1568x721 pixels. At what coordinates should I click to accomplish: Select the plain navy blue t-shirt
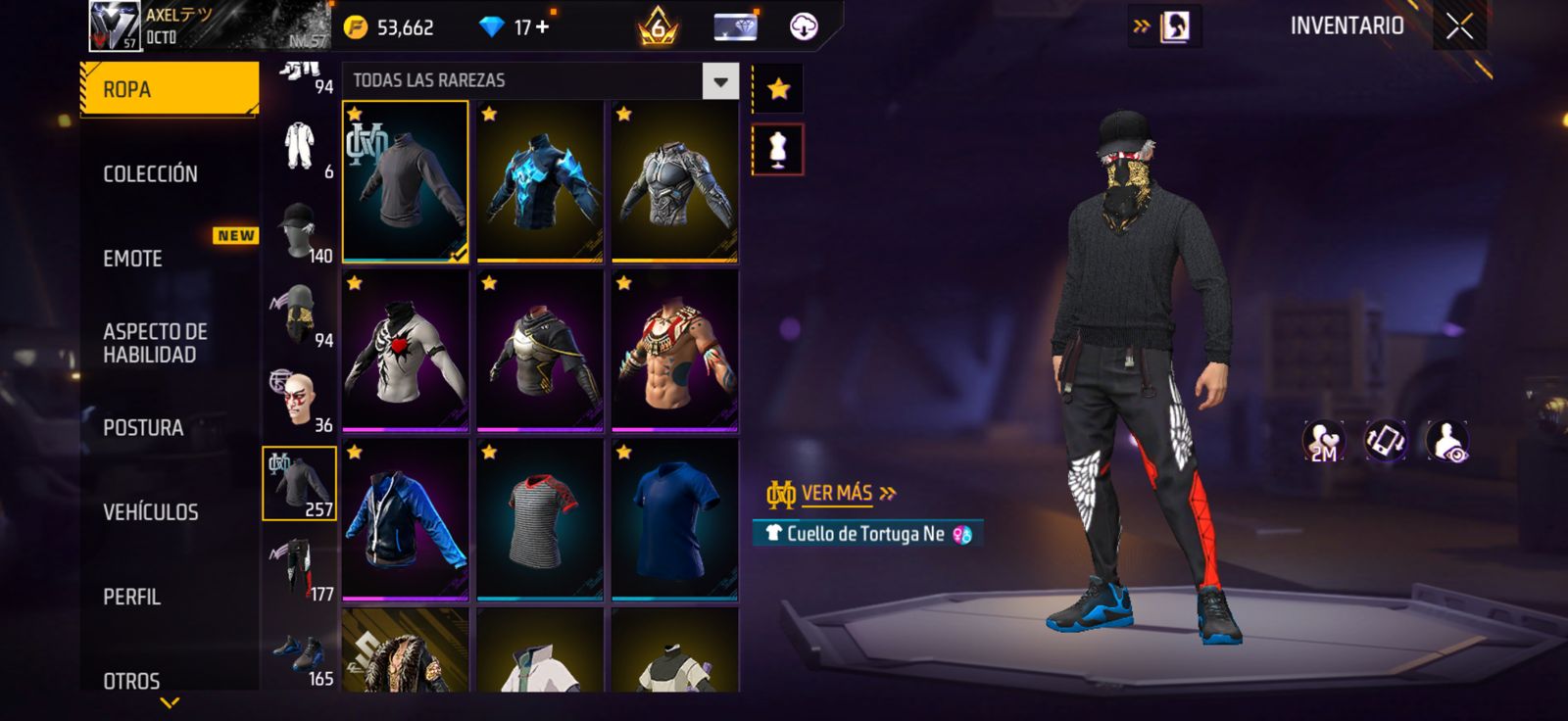coord(674,520)
